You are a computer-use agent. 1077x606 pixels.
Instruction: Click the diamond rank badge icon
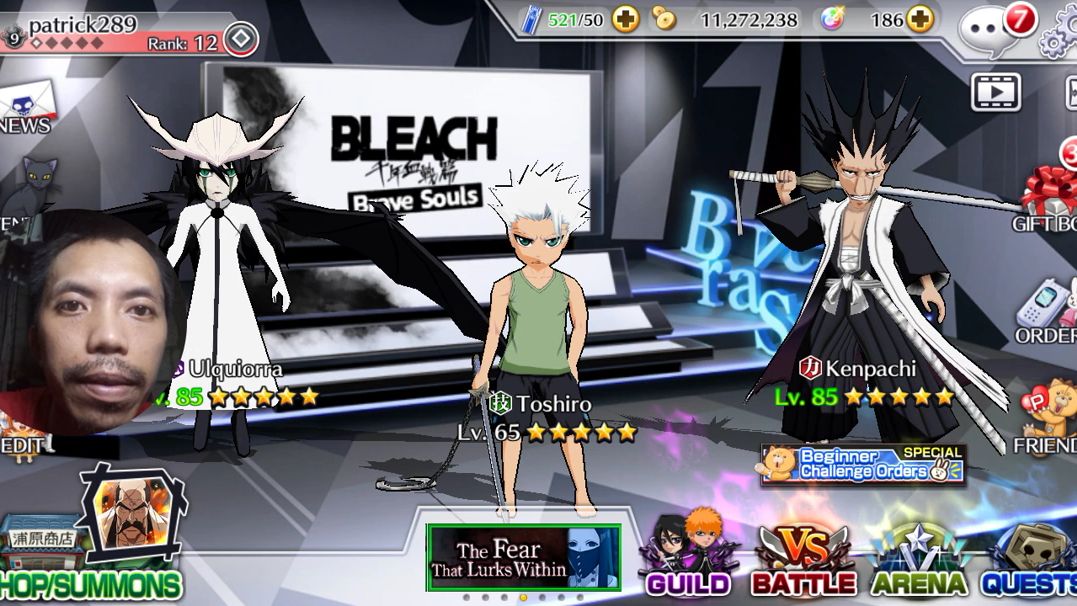point(240,40)
